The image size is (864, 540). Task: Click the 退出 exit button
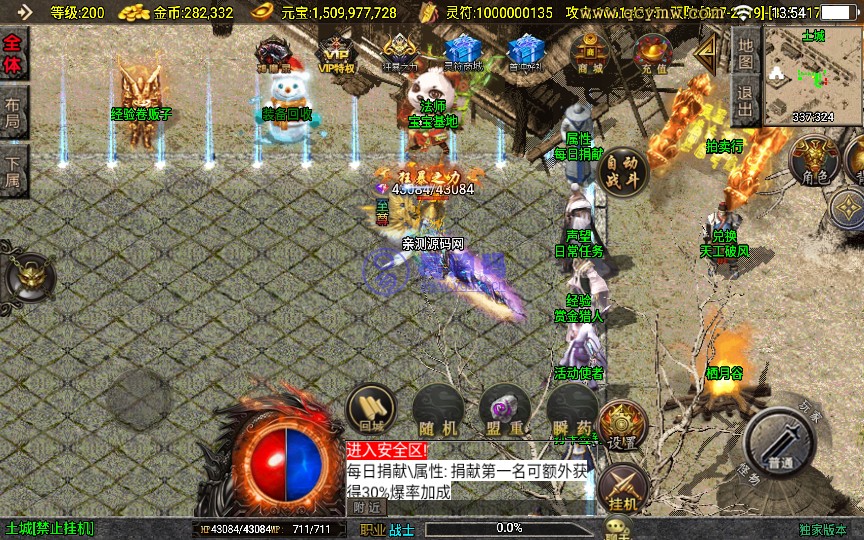click(745, 100)
